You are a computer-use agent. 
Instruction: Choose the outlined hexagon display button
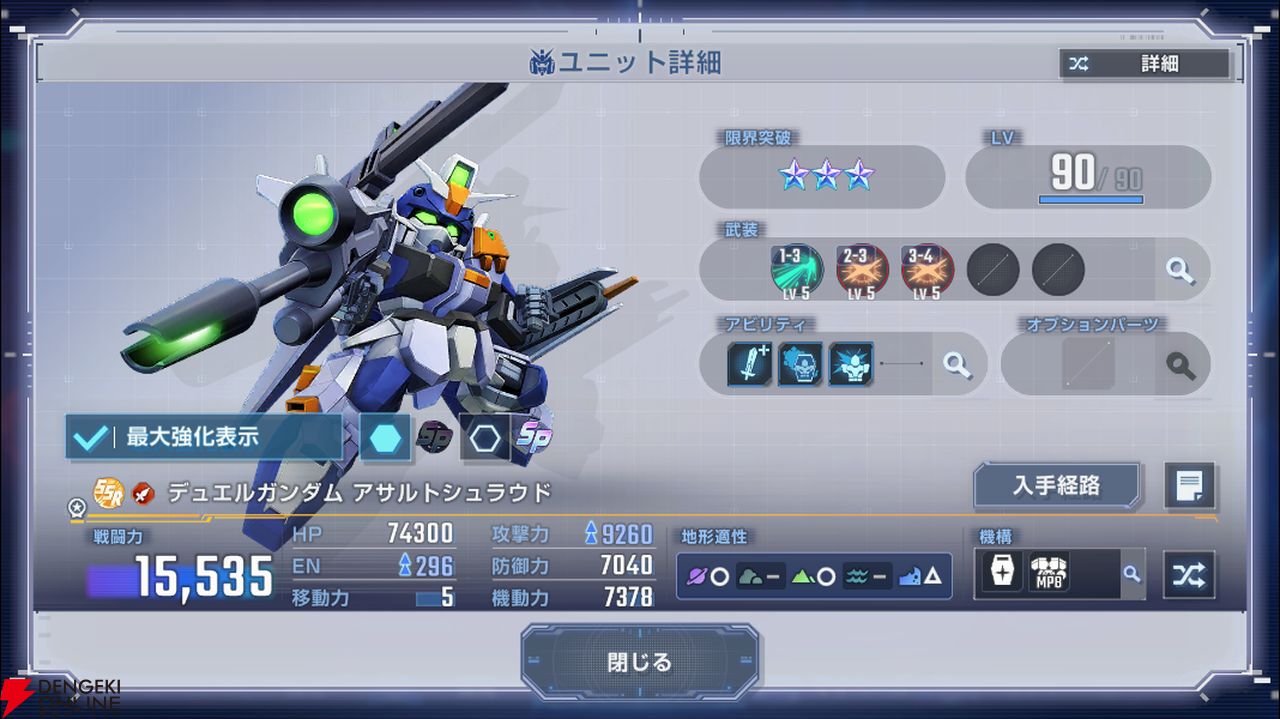(x=485, y=438)
